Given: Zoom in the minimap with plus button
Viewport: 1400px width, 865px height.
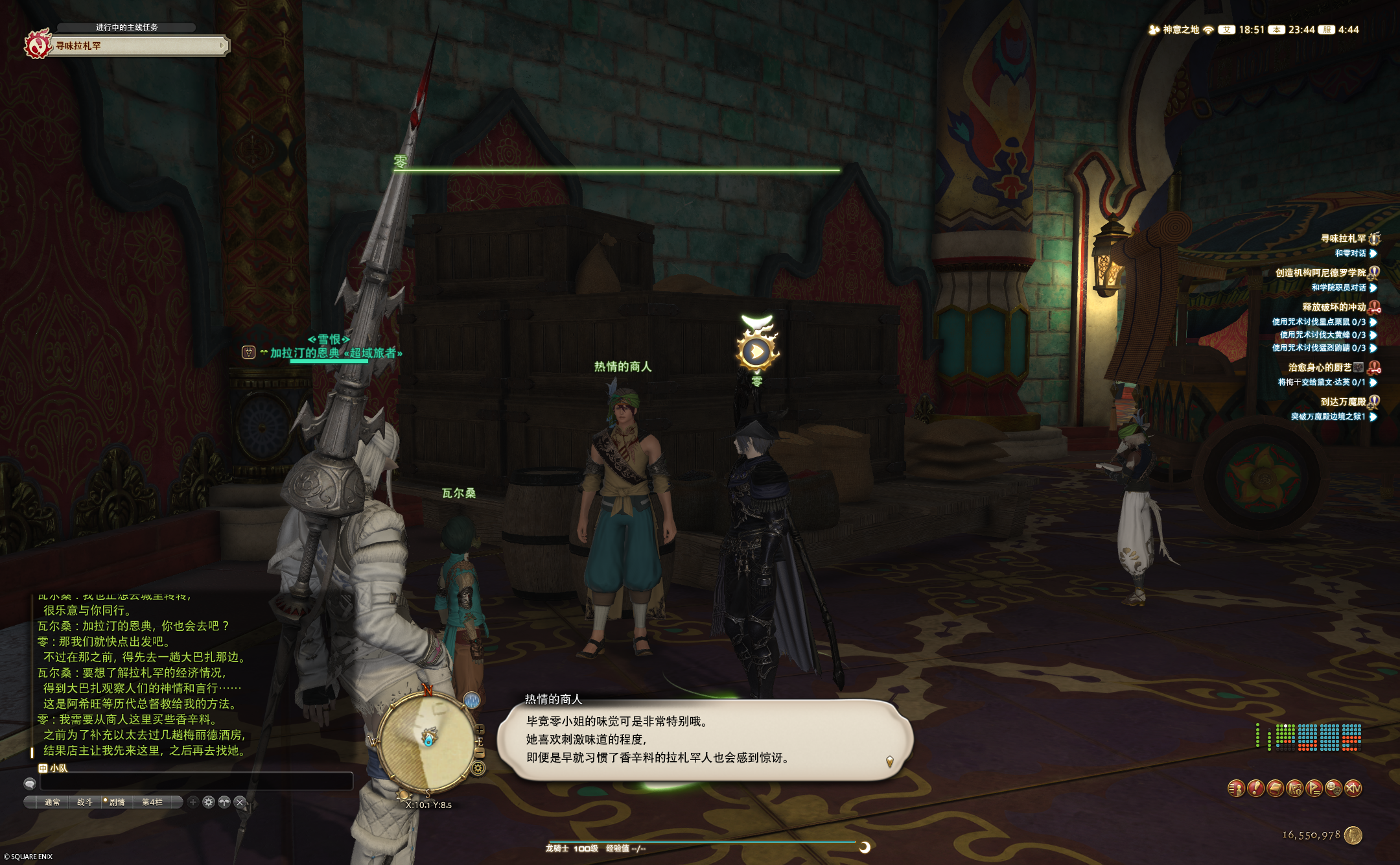Looking at the screenshot, I should 480,729.
